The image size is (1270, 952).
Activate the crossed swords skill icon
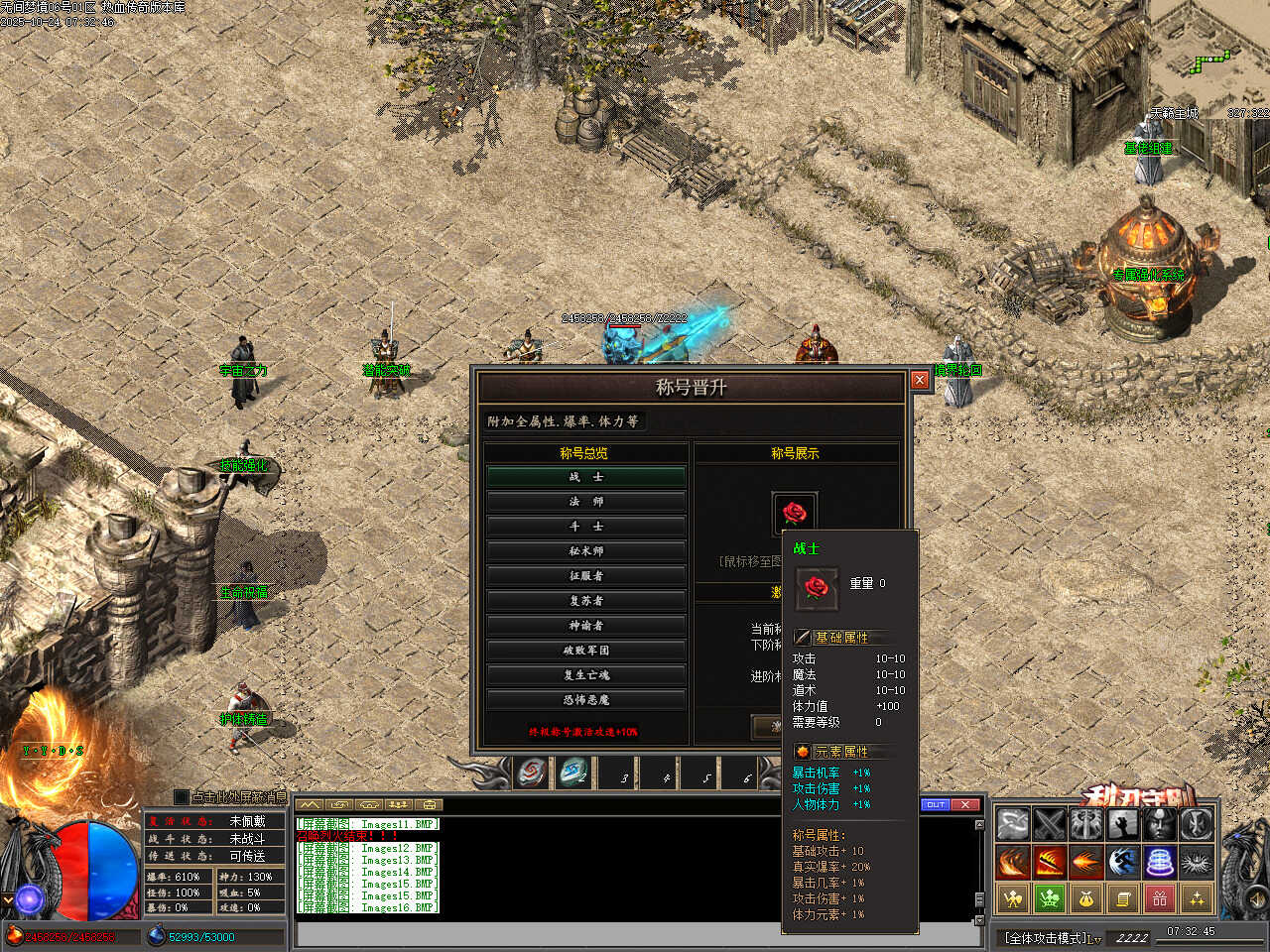click(1050, 825)
